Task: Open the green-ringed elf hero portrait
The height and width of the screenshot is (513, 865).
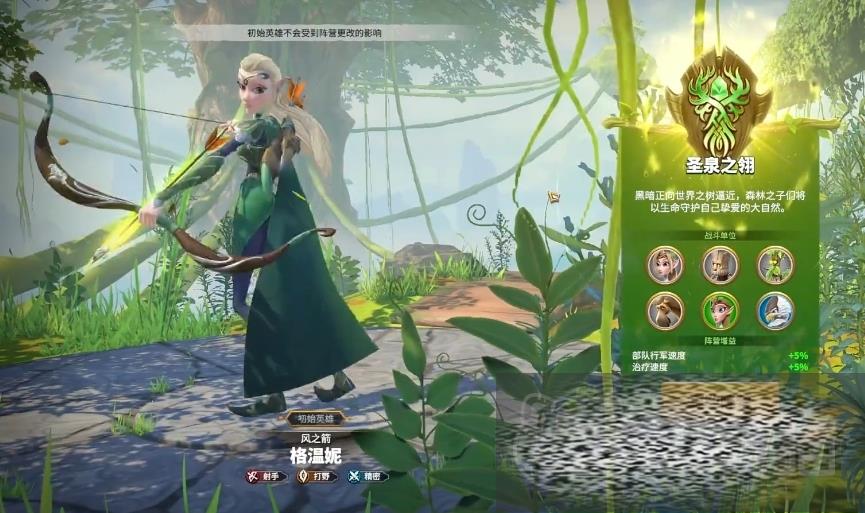Action: coord(720,311)
